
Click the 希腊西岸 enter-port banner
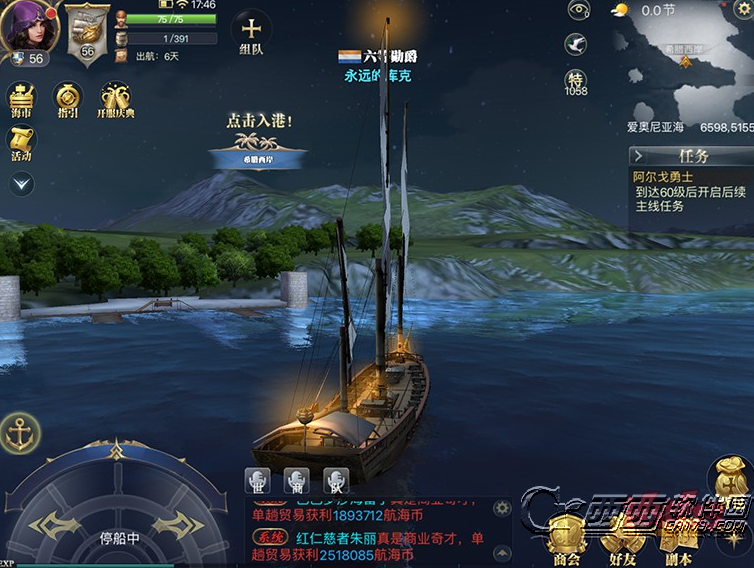pyautogui.click(x=259, y=158)
